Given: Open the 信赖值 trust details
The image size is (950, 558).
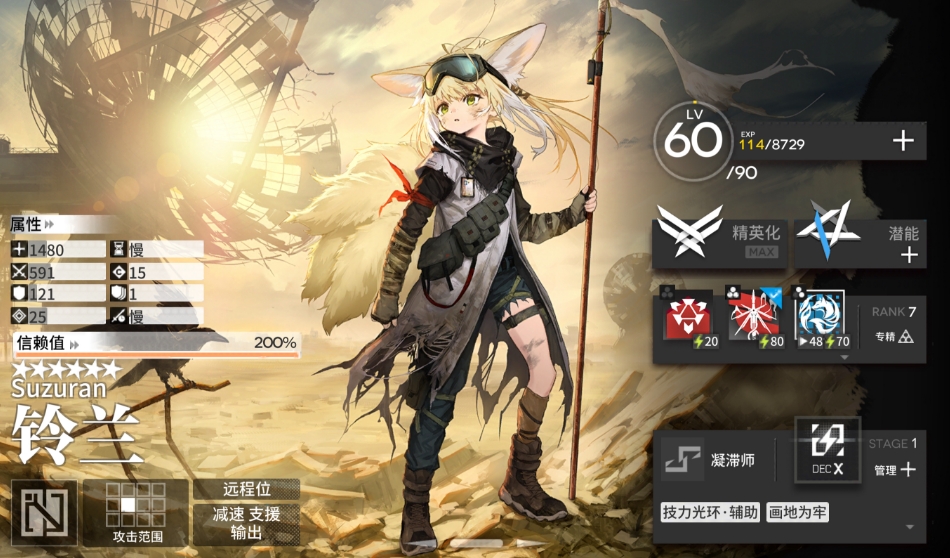Looking at the screenshot, I should point(155,343).
